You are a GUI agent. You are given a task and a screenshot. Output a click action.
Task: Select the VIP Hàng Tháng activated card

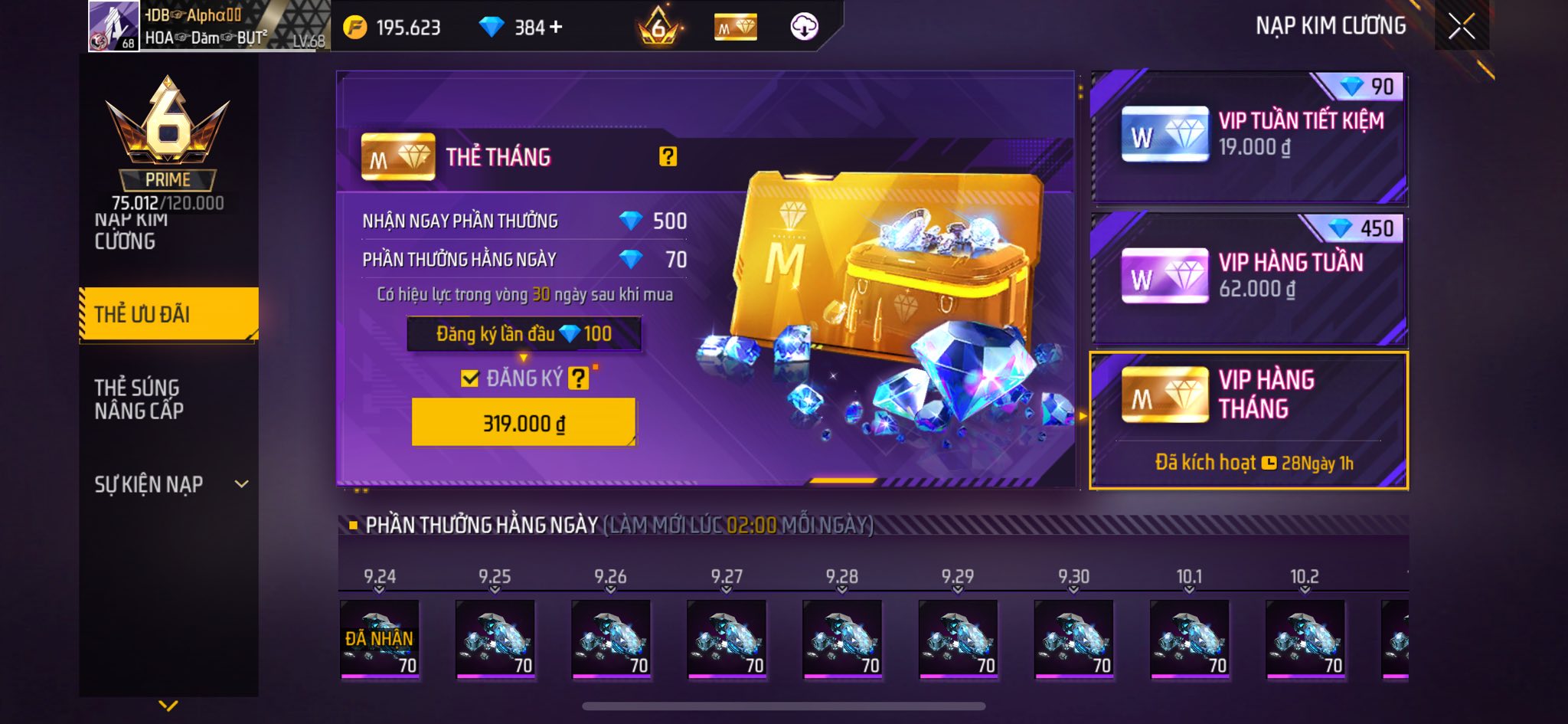pyautogui.click(x=1249, y=420)
